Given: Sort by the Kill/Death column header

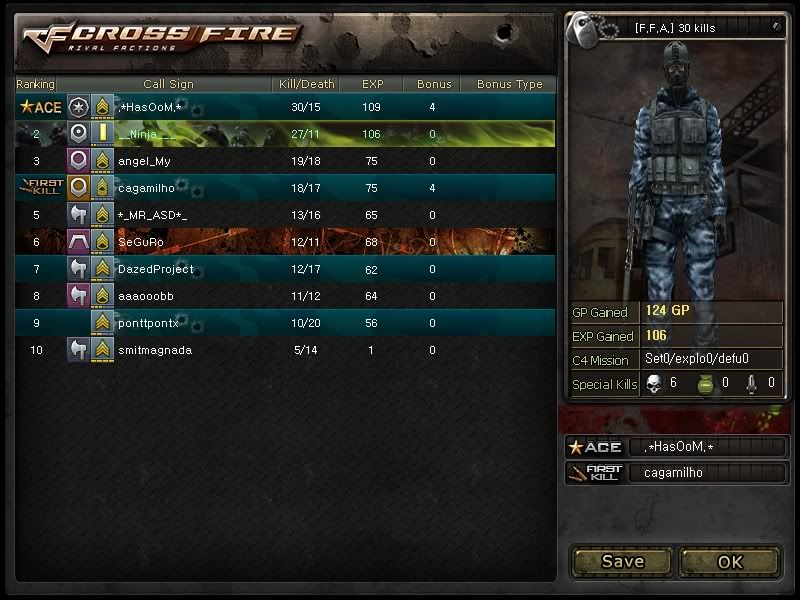Looking at the screenshot, I should point(304,85).
